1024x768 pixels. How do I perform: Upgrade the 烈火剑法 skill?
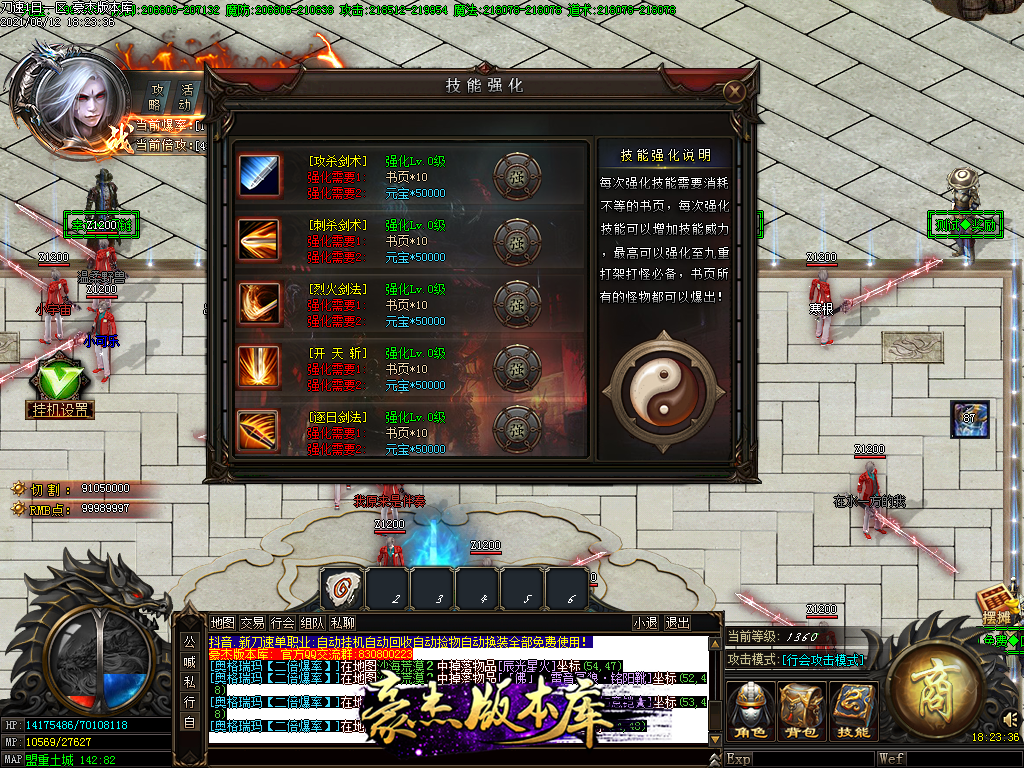[x=517, y=304]
